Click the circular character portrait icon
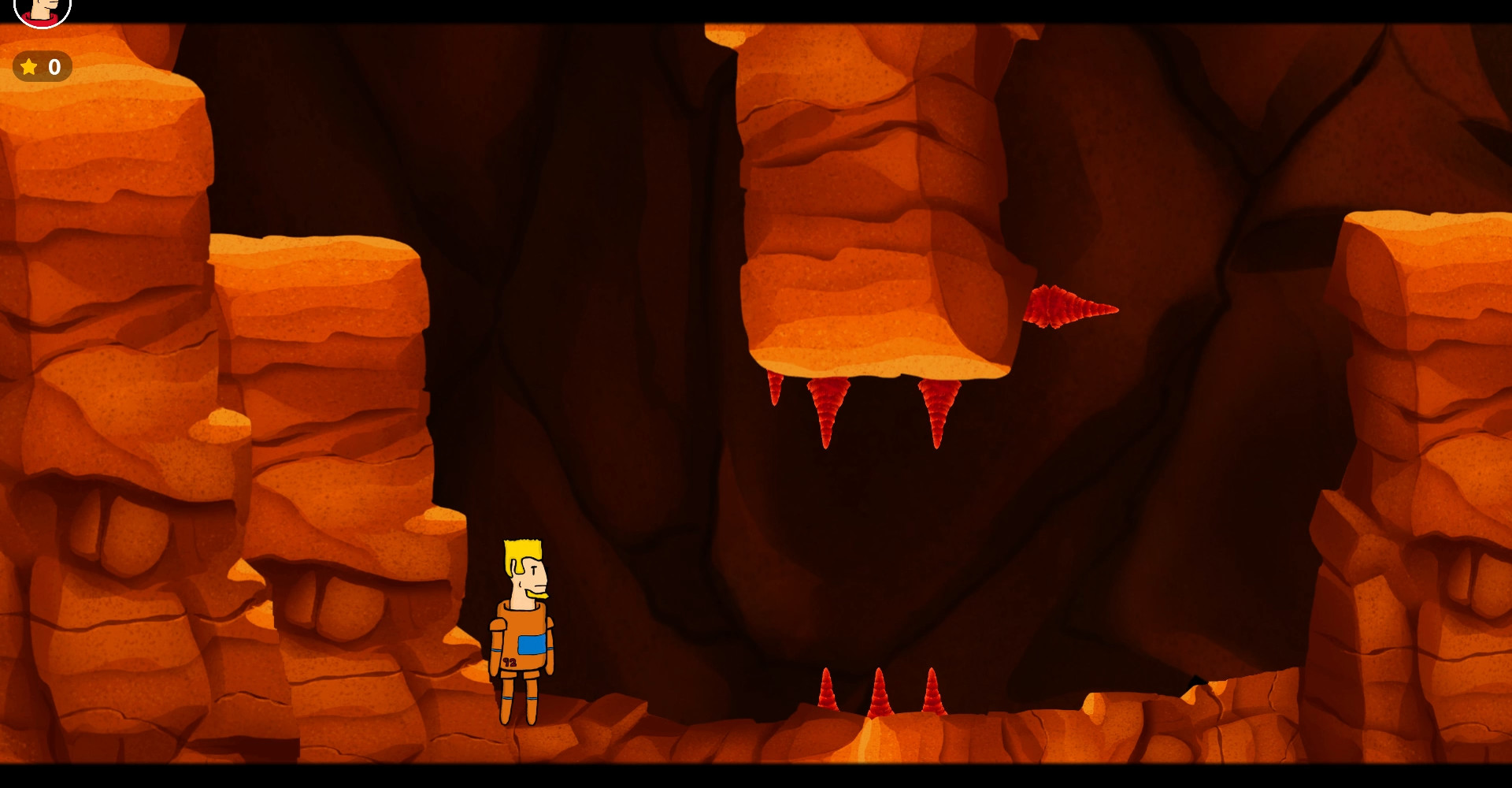Image resolution: width=1512 pixels, height=788 pixels. [x=43, y=9]
